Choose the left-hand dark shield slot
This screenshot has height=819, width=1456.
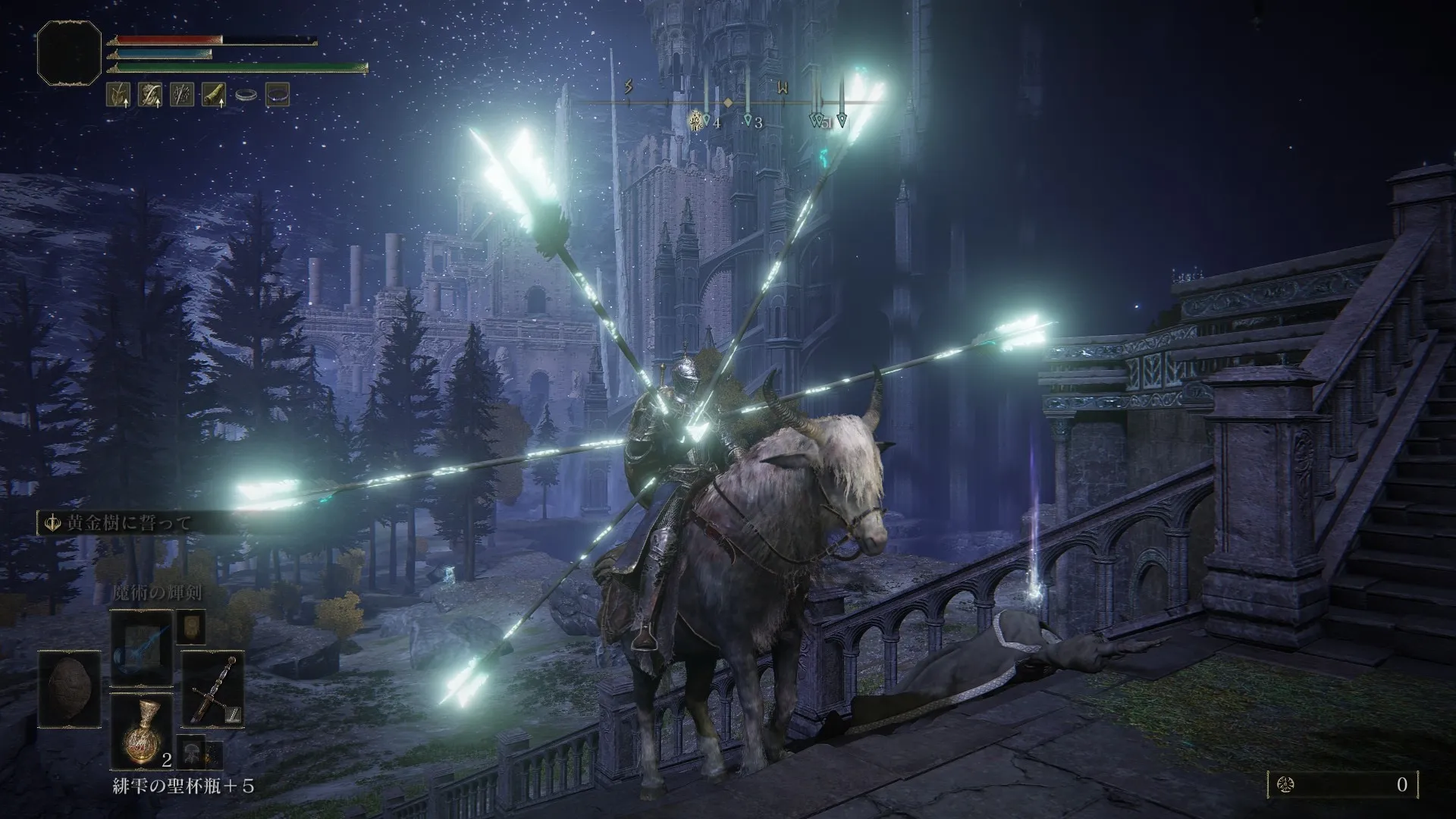point(70,690)
